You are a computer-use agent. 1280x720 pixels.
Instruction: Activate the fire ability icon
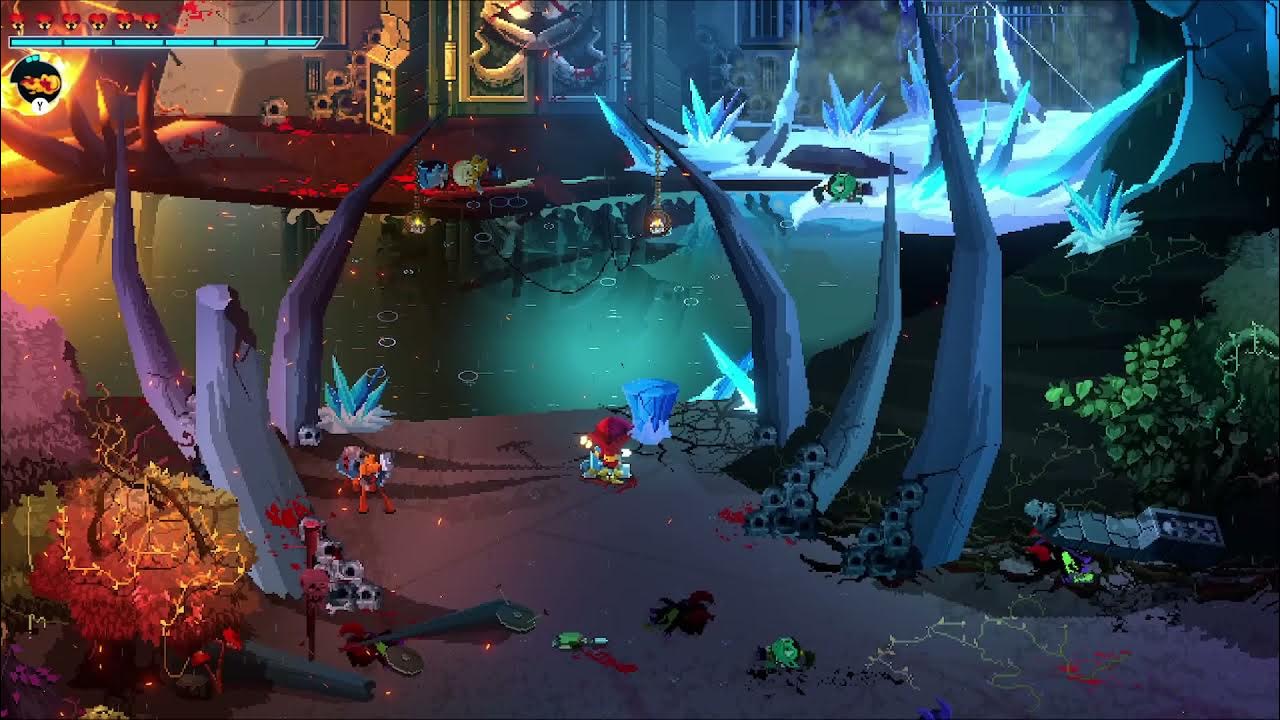(39, 82)
